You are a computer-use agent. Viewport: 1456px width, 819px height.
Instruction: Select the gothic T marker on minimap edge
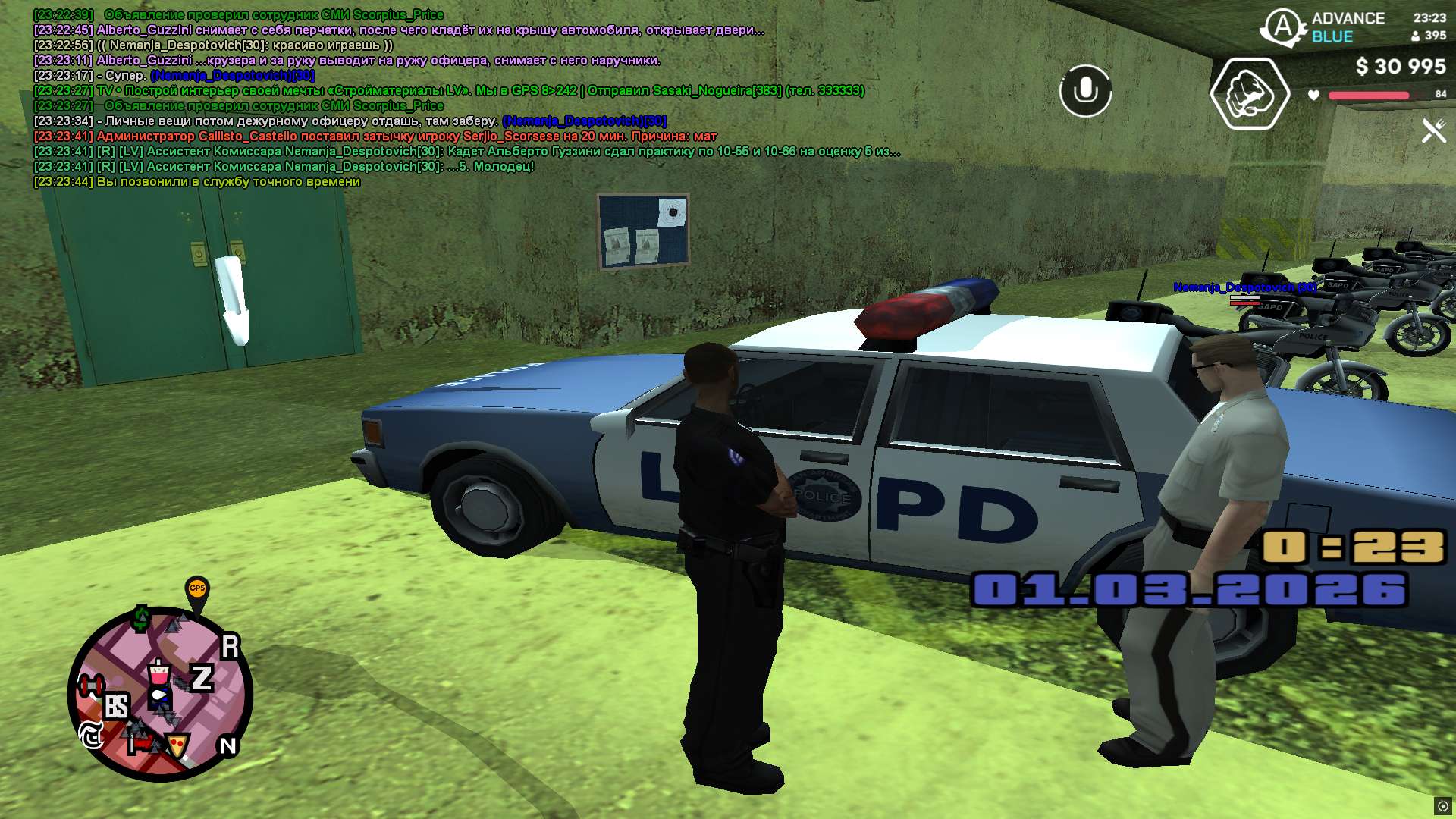pos(92,735)
